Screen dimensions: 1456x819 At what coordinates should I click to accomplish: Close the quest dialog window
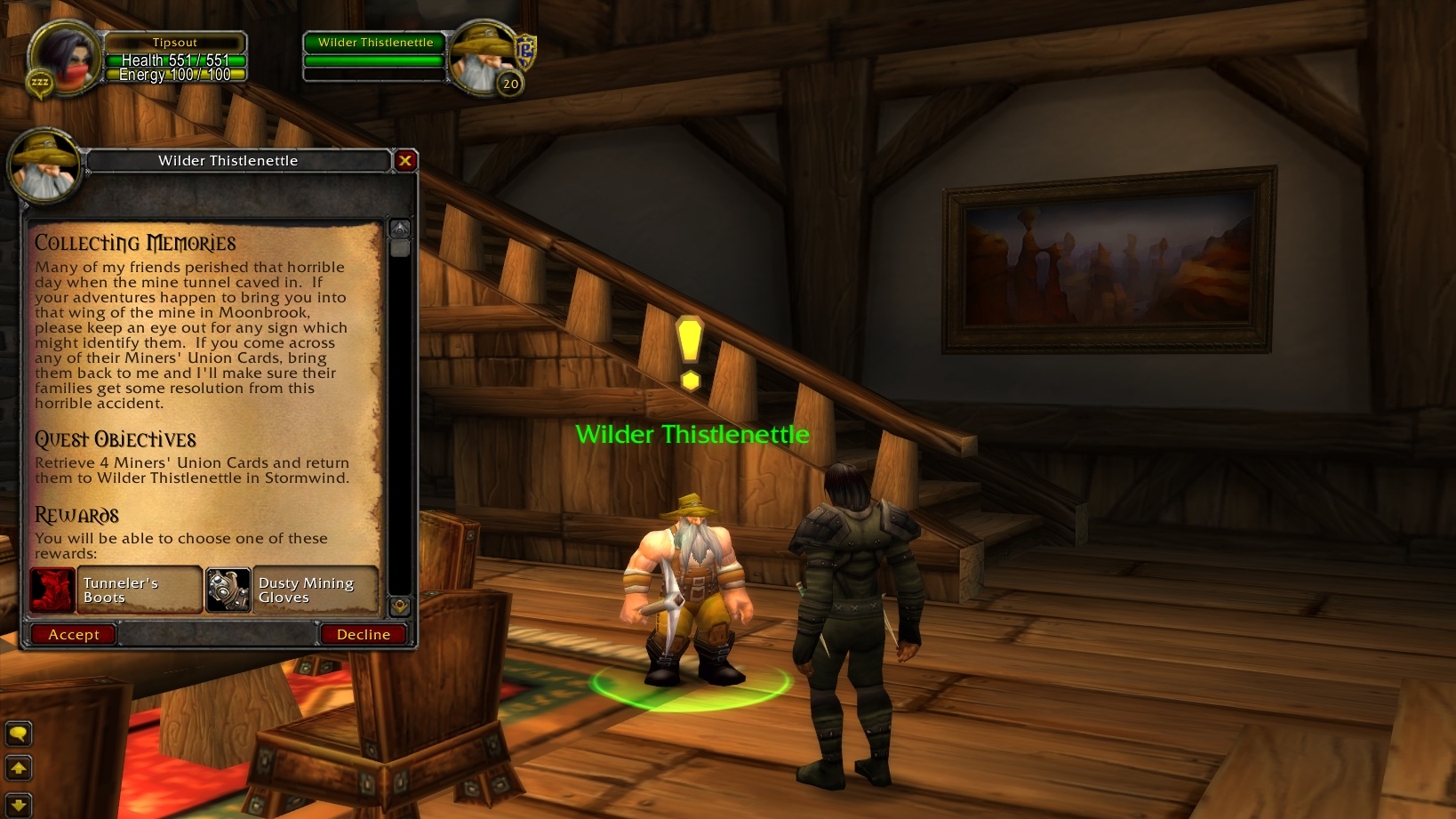tap(405, 160)
